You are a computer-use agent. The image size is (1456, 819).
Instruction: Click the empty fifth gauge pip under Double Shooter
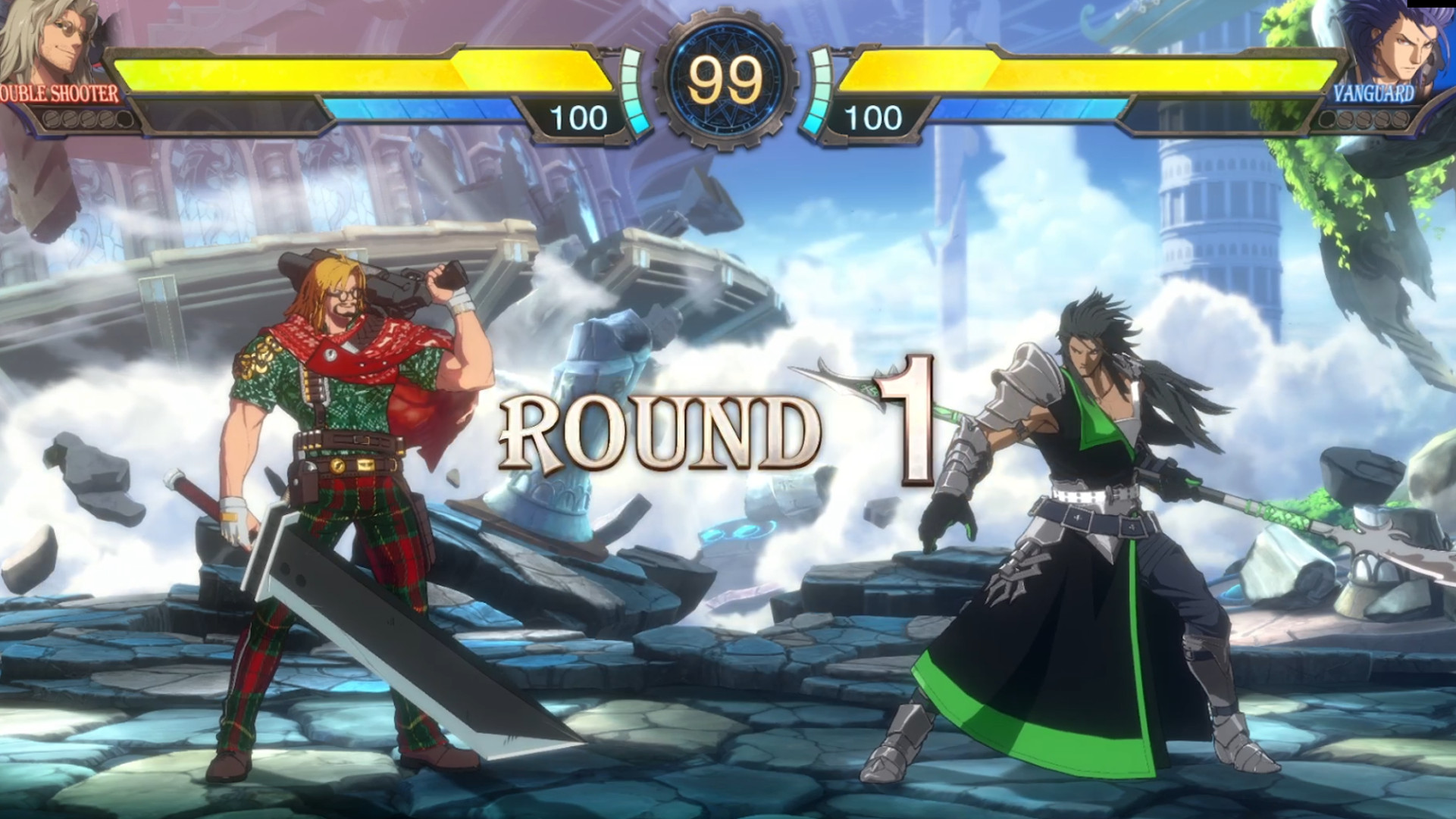coord(124,119)
